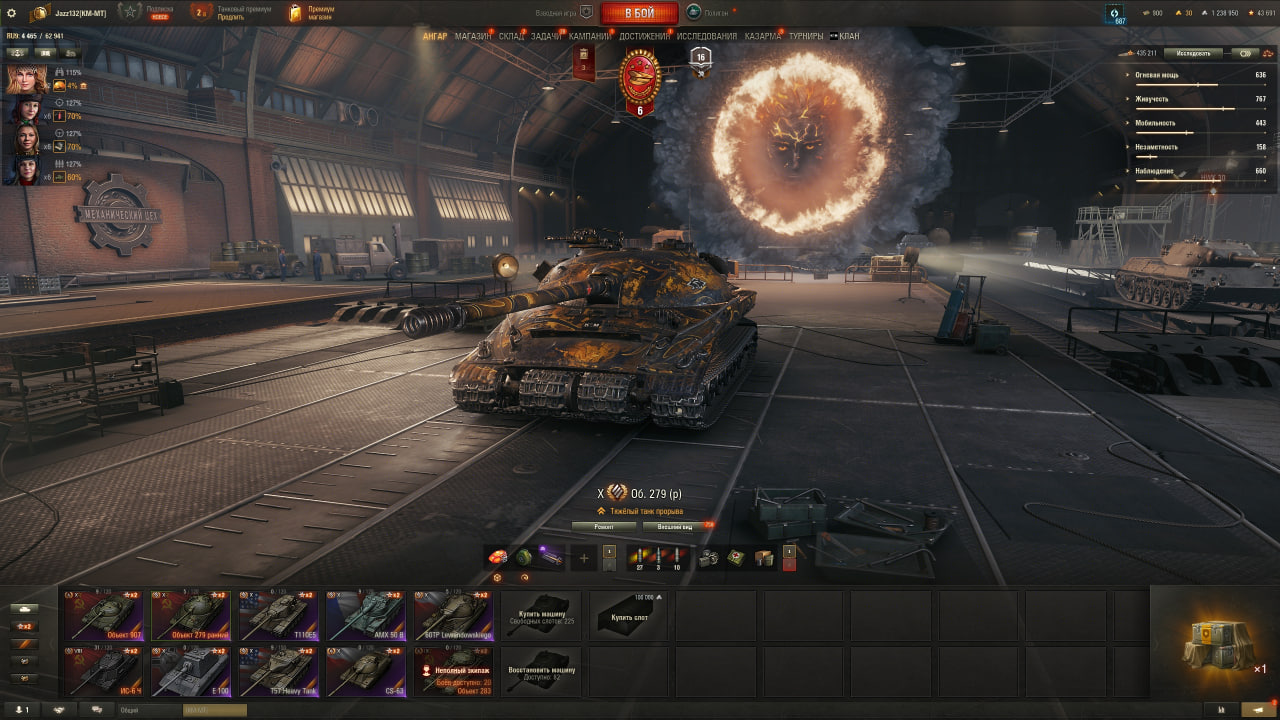
Task: Switch to the СКЛАД depot tab
Action: pyautogui.click(x=511, y=36)
